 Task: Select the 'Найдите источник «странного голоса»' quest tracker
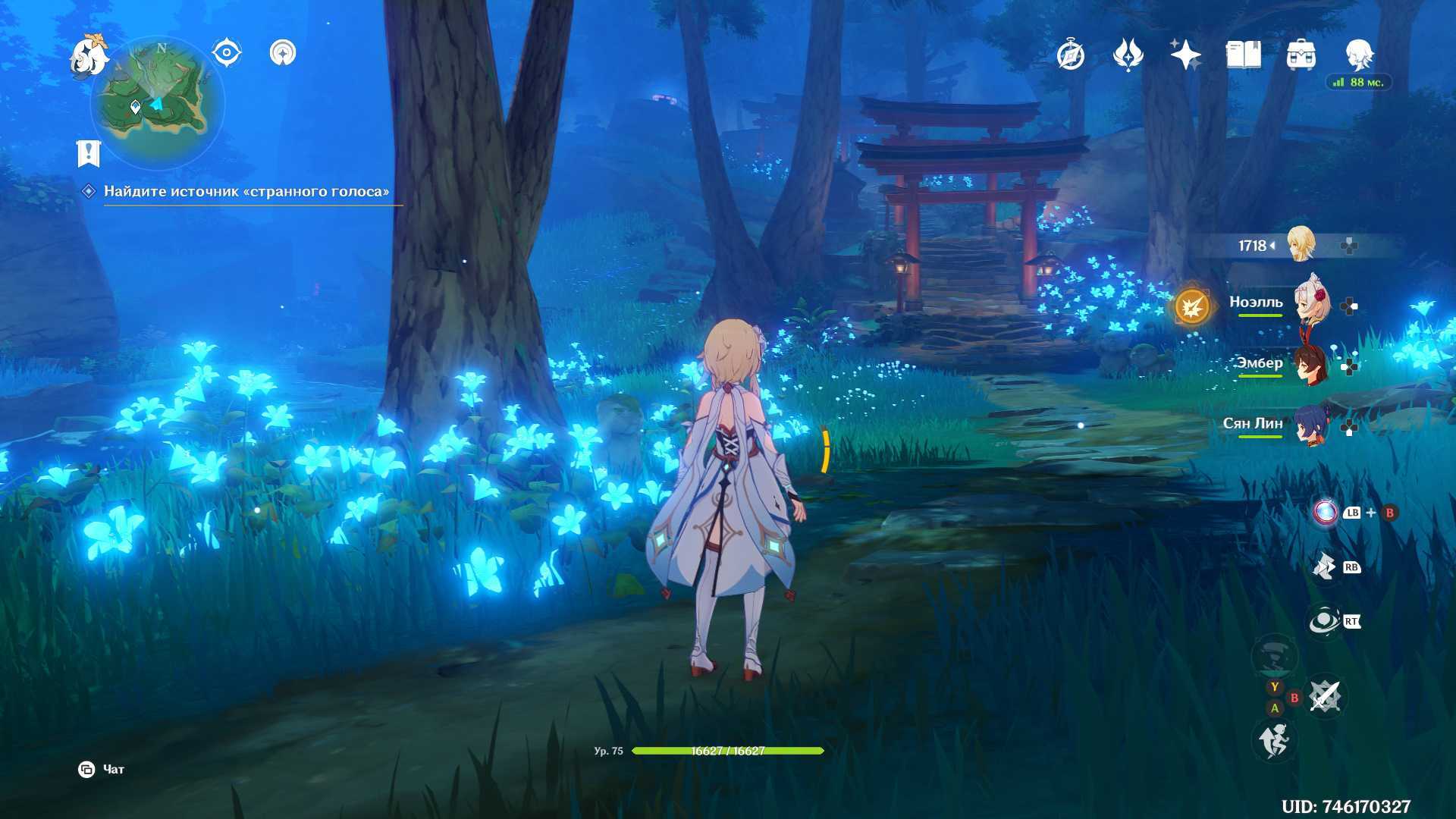click(246, 192)
